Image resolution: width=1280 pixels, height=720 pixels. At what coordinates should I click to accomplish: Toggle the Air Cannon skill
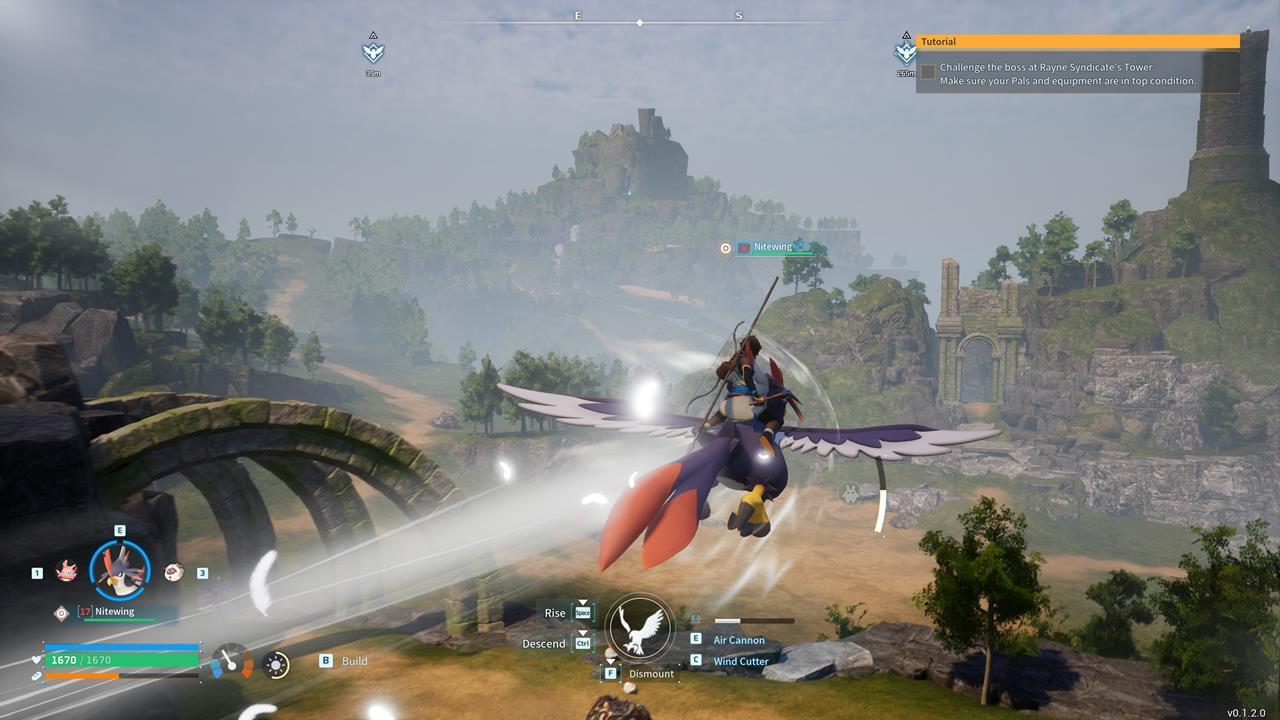740,638
